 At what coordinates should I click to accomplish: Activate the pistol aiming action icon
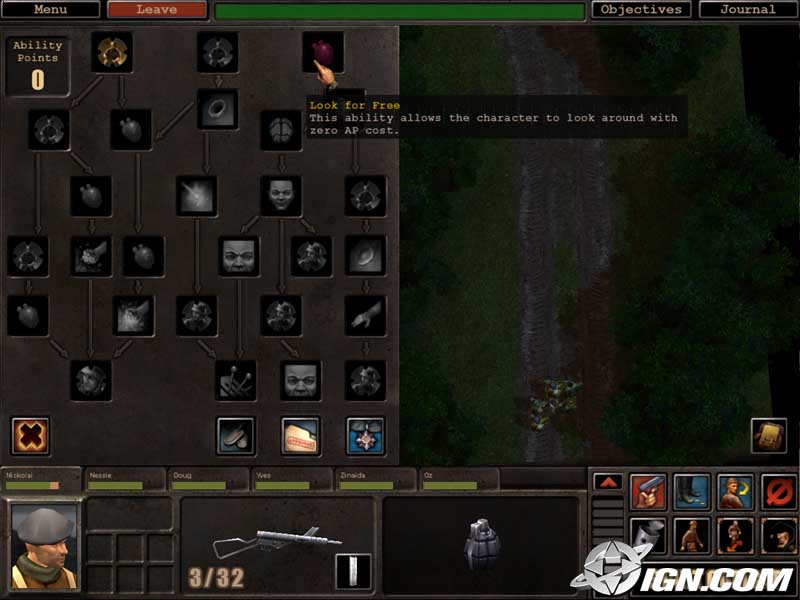(649, 491)
